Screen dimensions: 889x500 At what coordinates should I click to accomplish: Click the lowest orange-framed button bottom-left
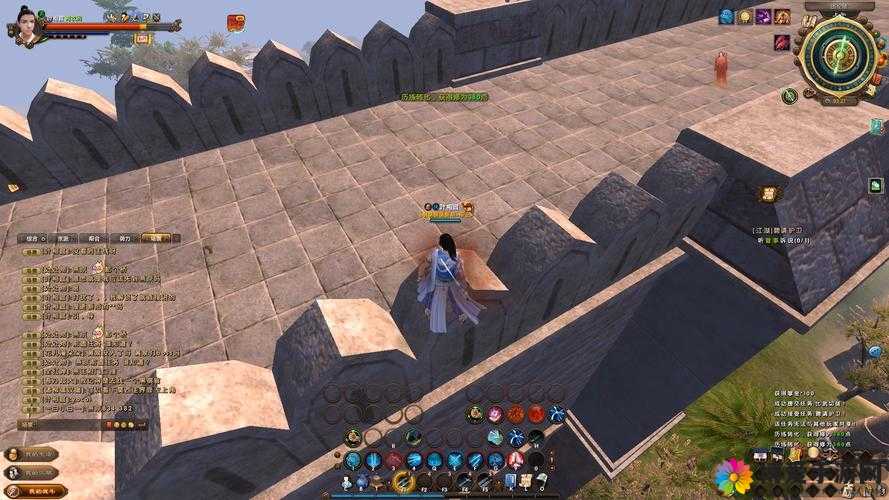point(34,490)
